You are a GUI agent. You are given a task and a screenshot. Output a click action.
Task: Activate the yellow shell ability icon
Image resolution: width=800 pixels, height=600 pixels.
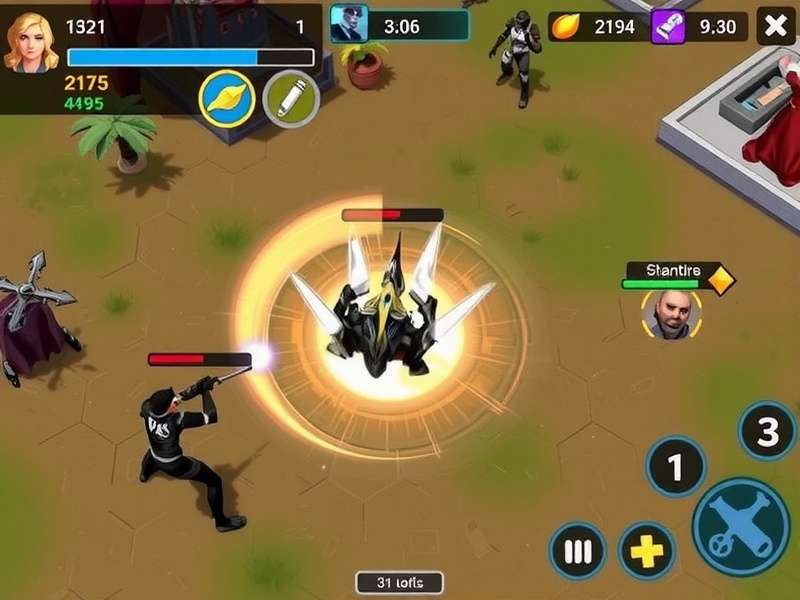(x=227, y=99)
